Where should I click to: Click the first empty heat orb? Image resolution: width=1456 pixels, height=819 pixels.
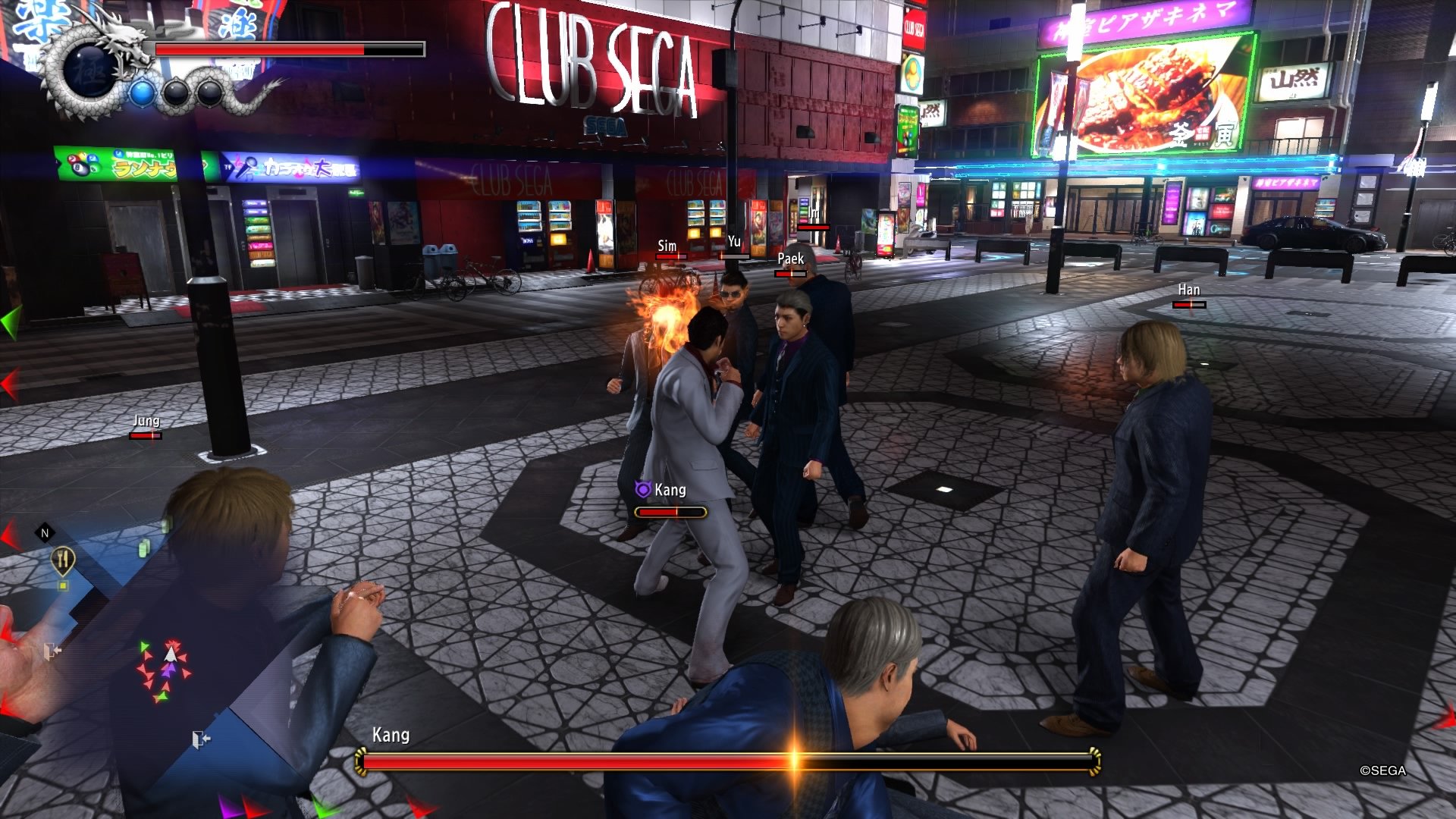pos(176,93)
